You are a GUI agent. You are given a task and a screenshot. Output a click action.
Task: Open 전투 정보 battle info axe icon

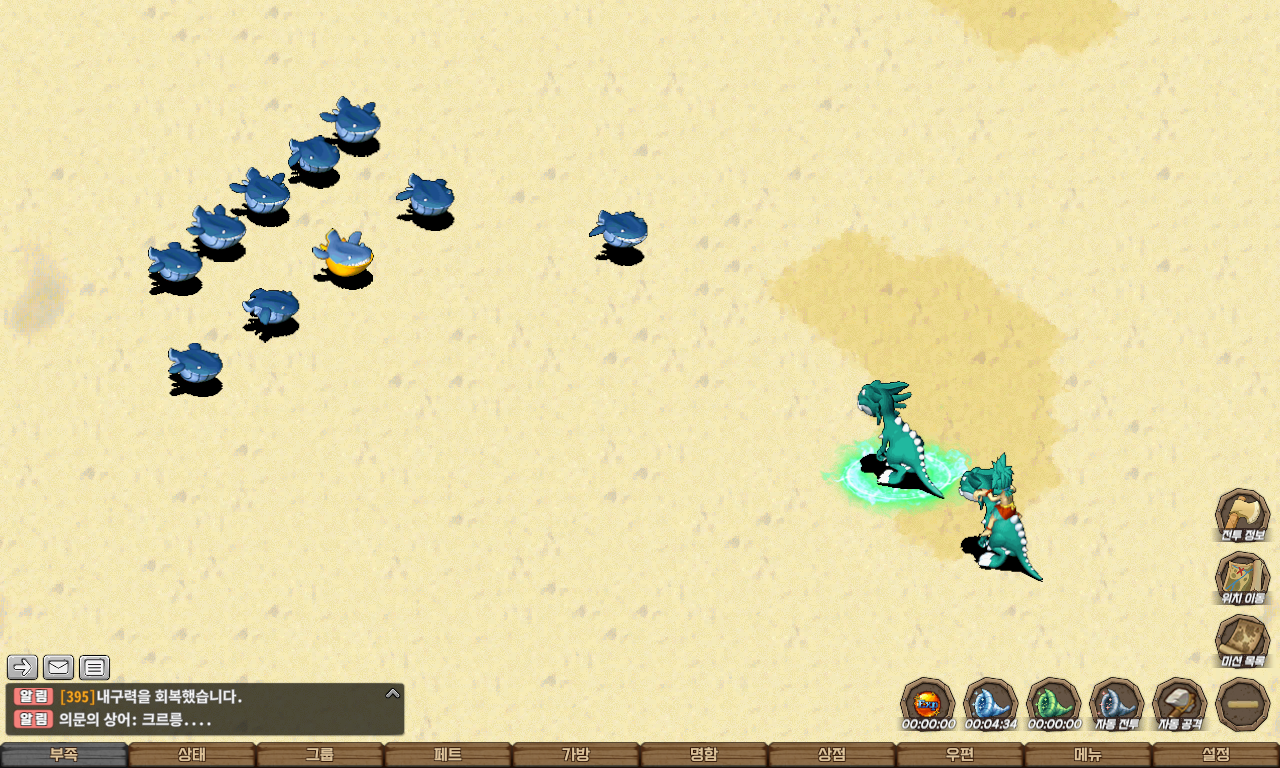click(1242, 516)
